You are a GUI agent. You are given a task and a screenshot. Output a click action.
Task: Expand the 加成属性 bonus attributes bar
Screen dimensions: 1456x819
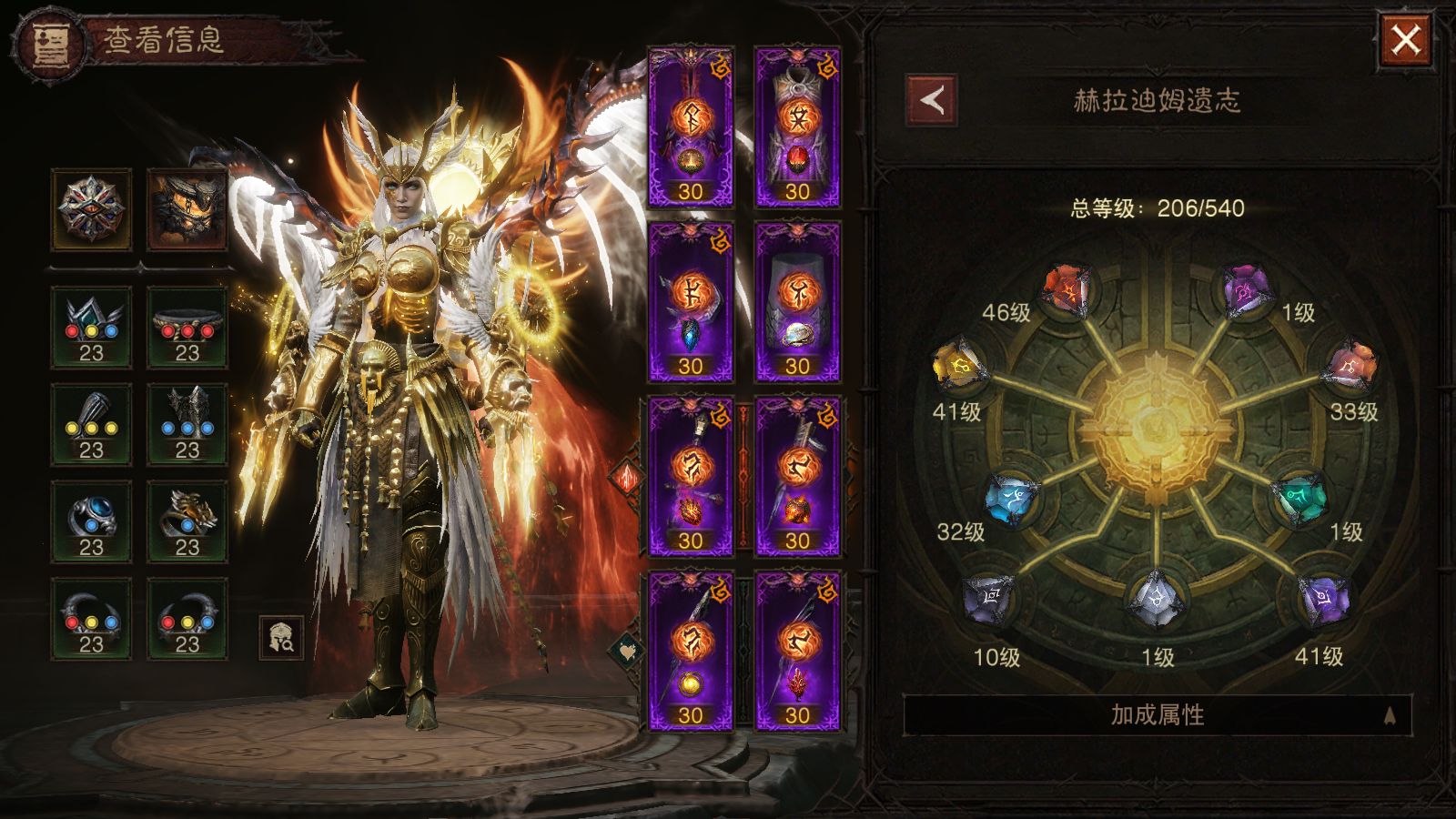point(1157,715)
